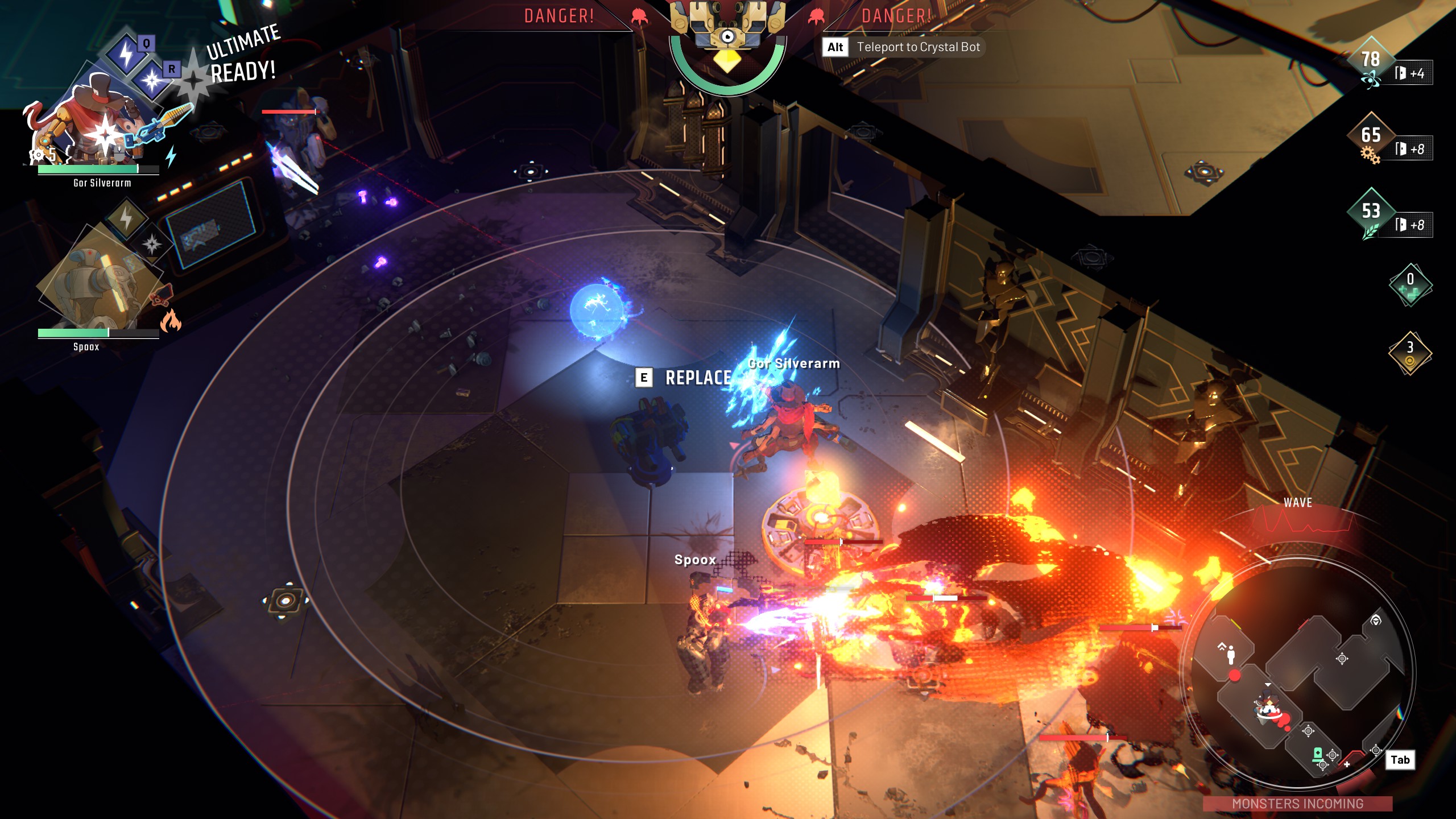Click the industry gear resource showing 65
The height and width of the screenshot is (819, 1456).
click(1371, 136)
